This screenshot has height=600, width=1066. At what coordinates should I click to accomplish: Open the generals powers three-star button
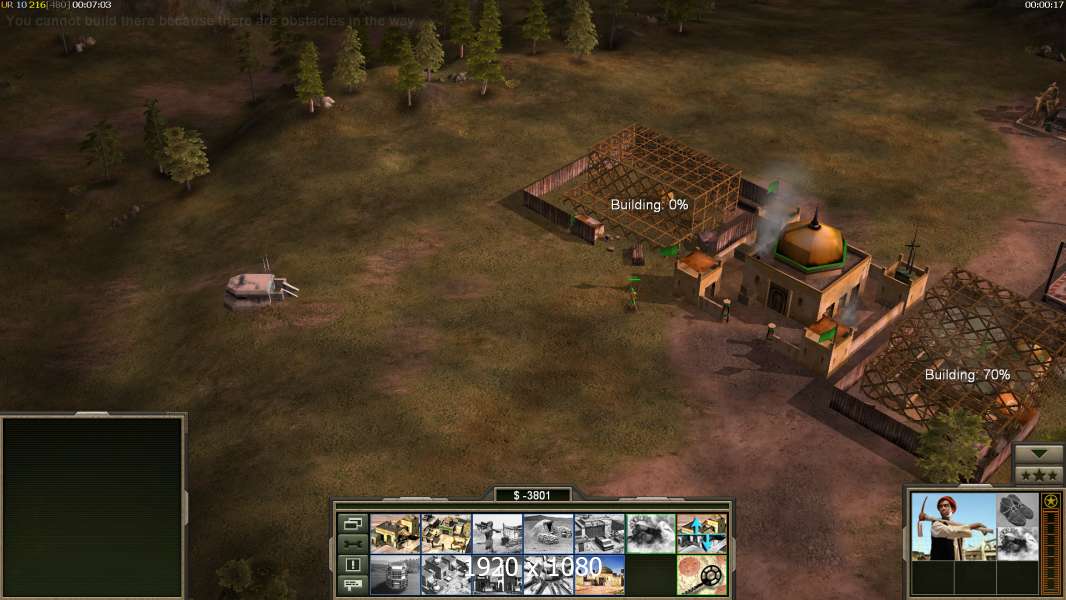[x=1039, y=474]
